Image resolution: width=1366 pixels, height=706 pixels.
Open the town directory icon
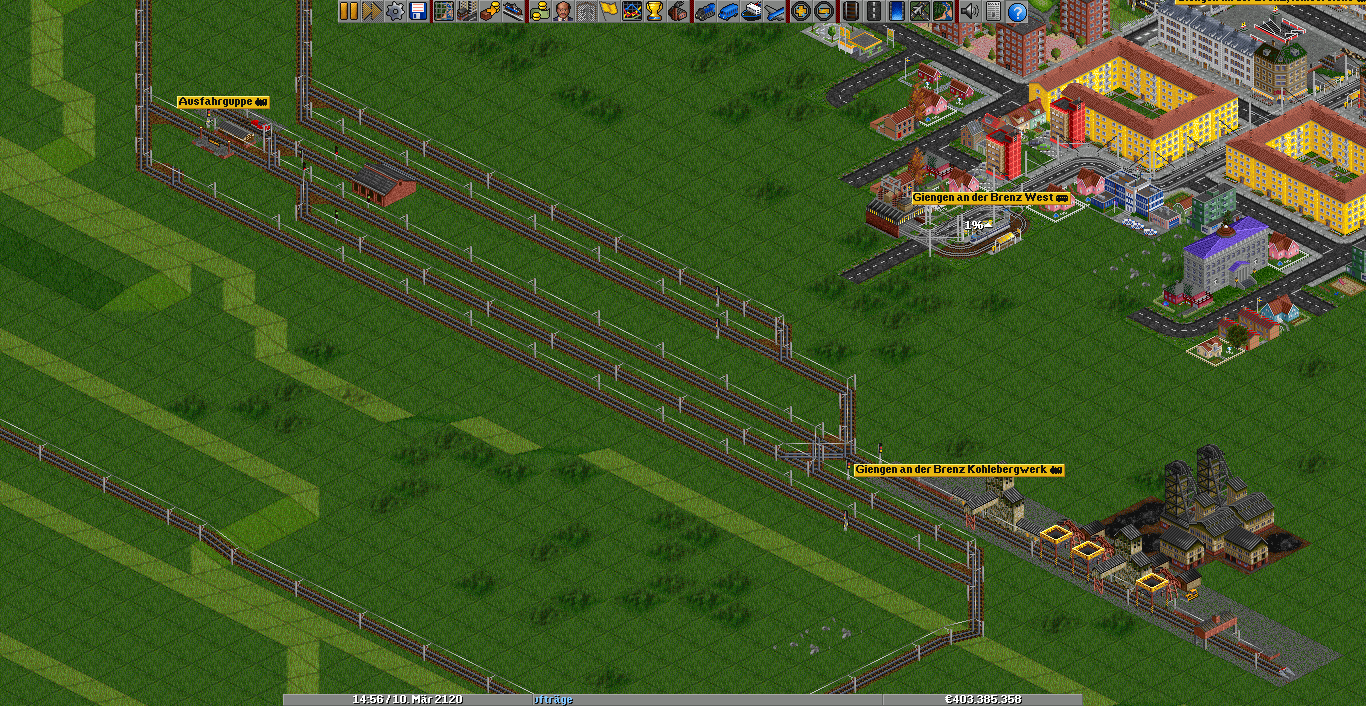(x=466, y=11)
